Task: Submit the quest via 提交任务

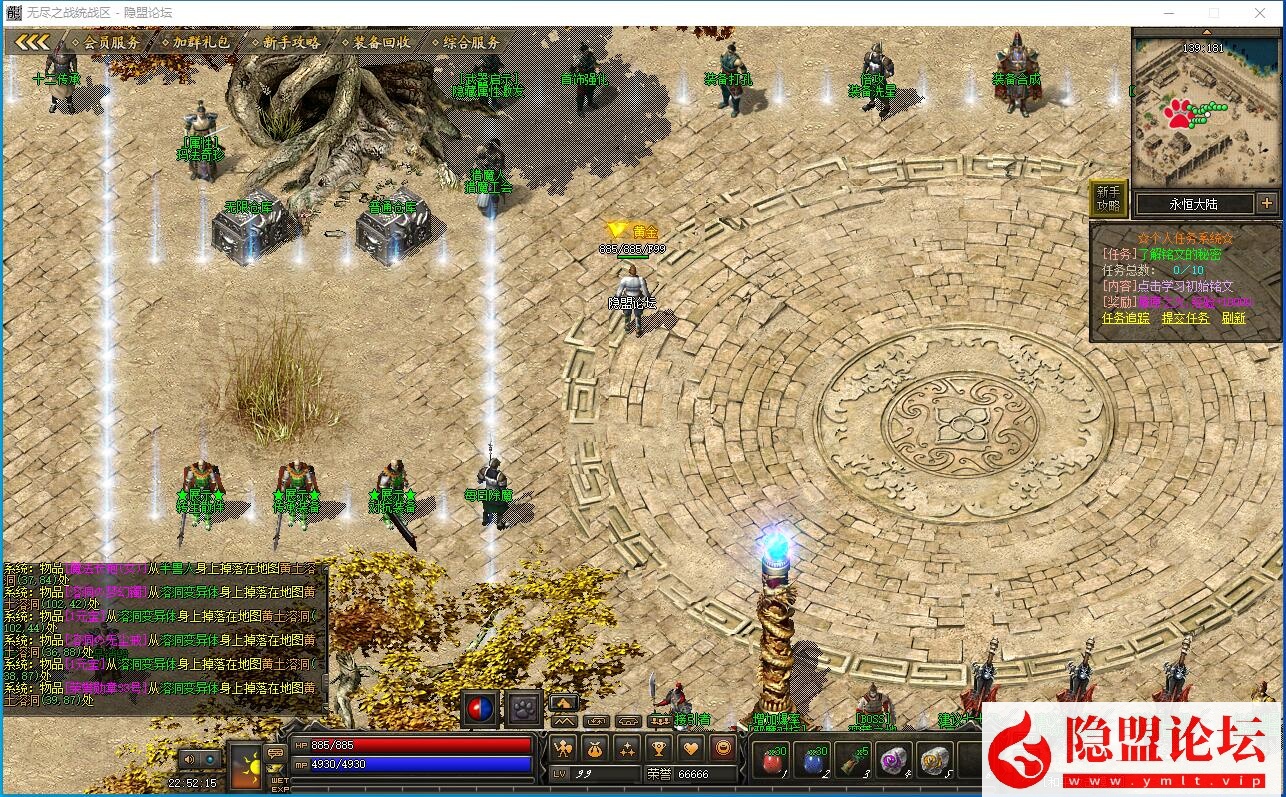Action: [1185, 318]
